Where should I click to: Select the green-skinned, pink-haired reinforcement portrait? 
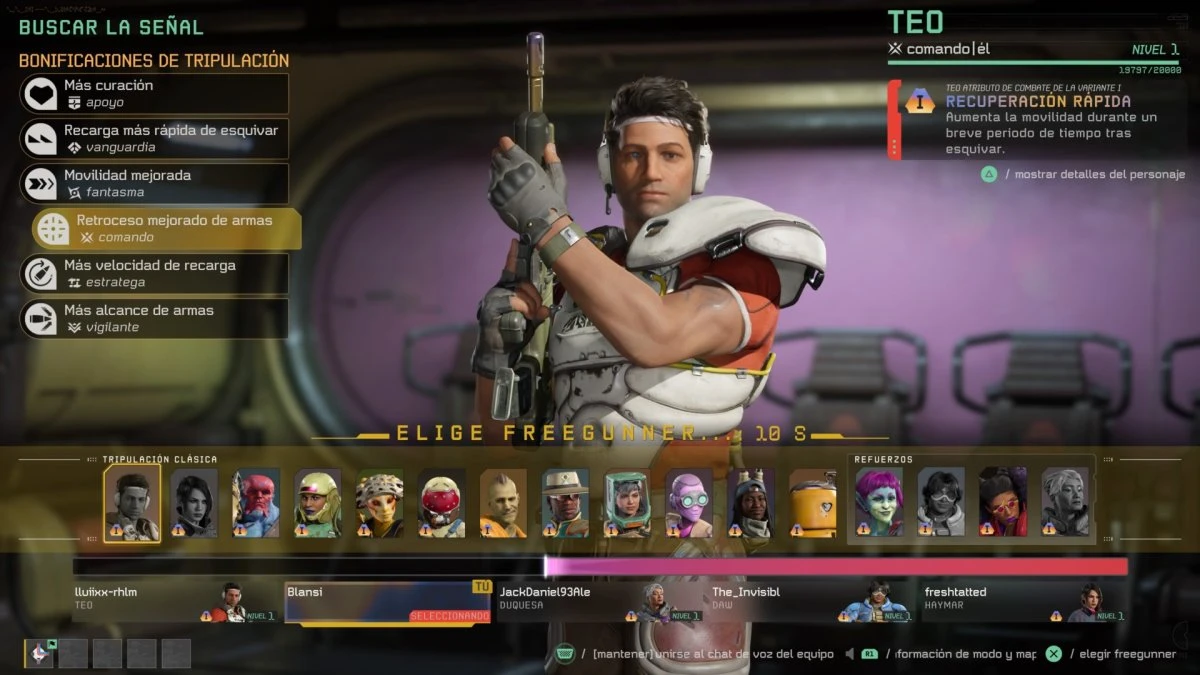pyautogui.click(x=879, y=502)
